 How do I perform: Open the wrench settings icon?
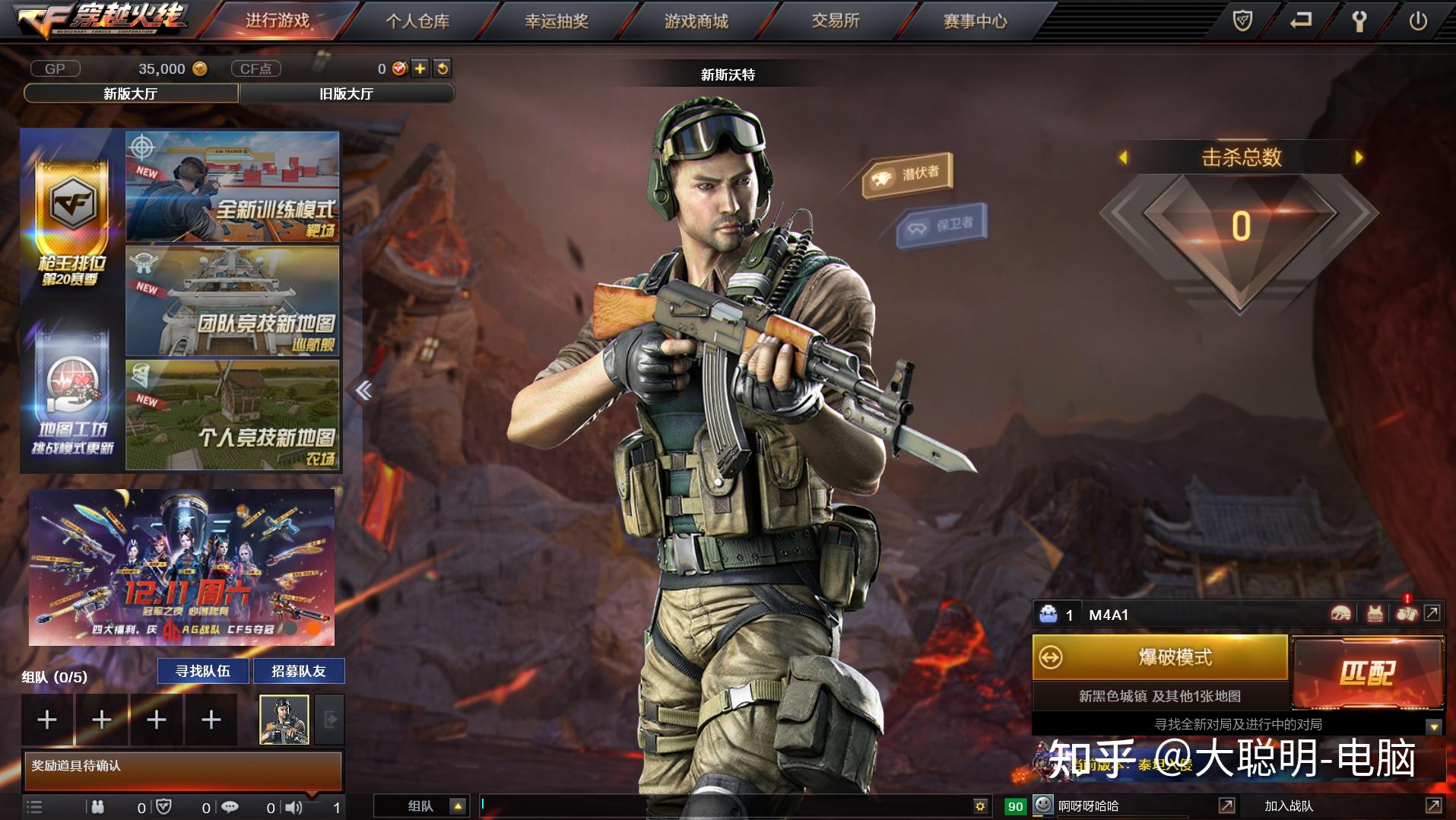tap(1359, 21)
